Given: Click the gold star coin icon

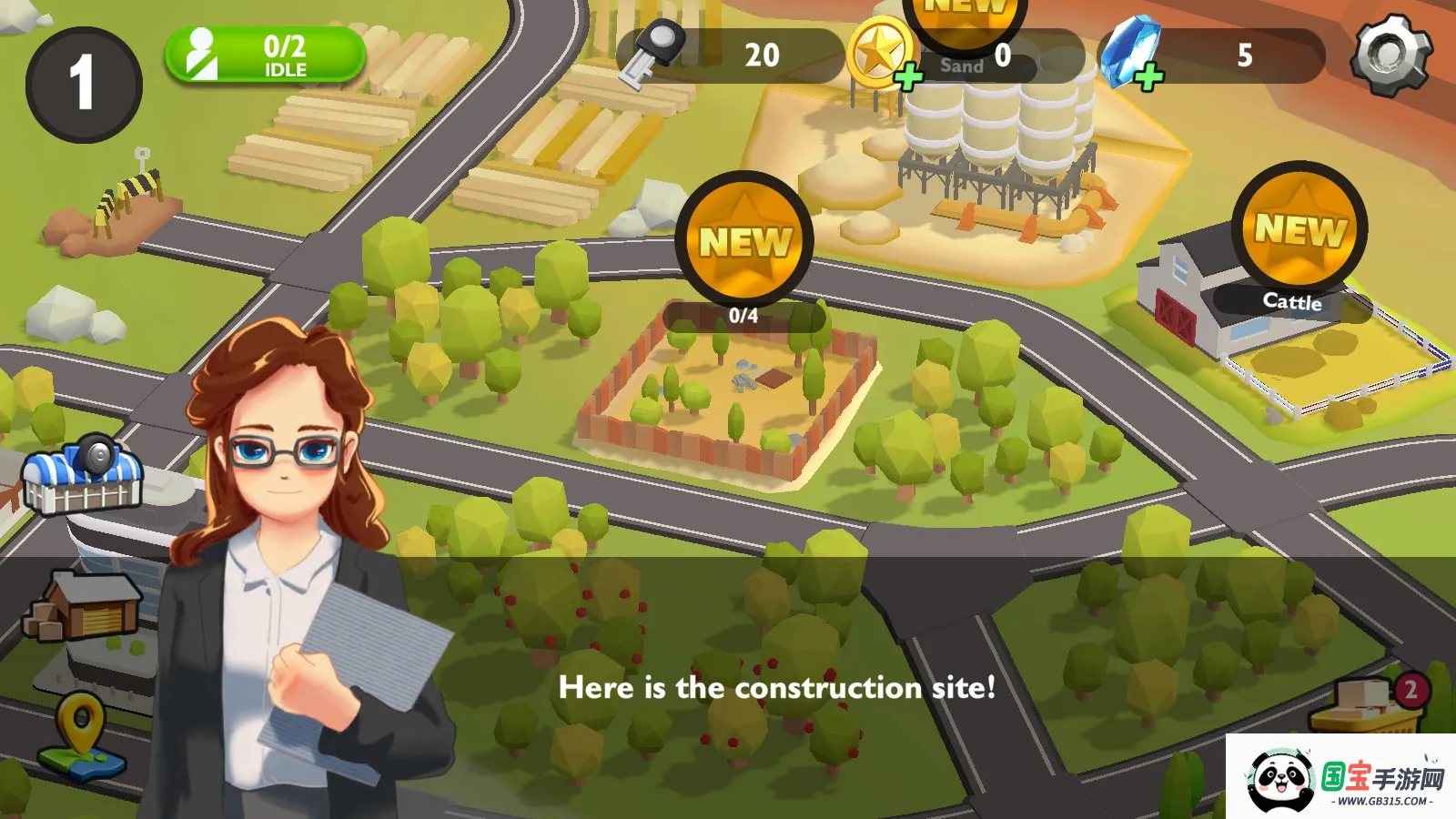Looking at the screenshot, I should [x=879, y=55].
